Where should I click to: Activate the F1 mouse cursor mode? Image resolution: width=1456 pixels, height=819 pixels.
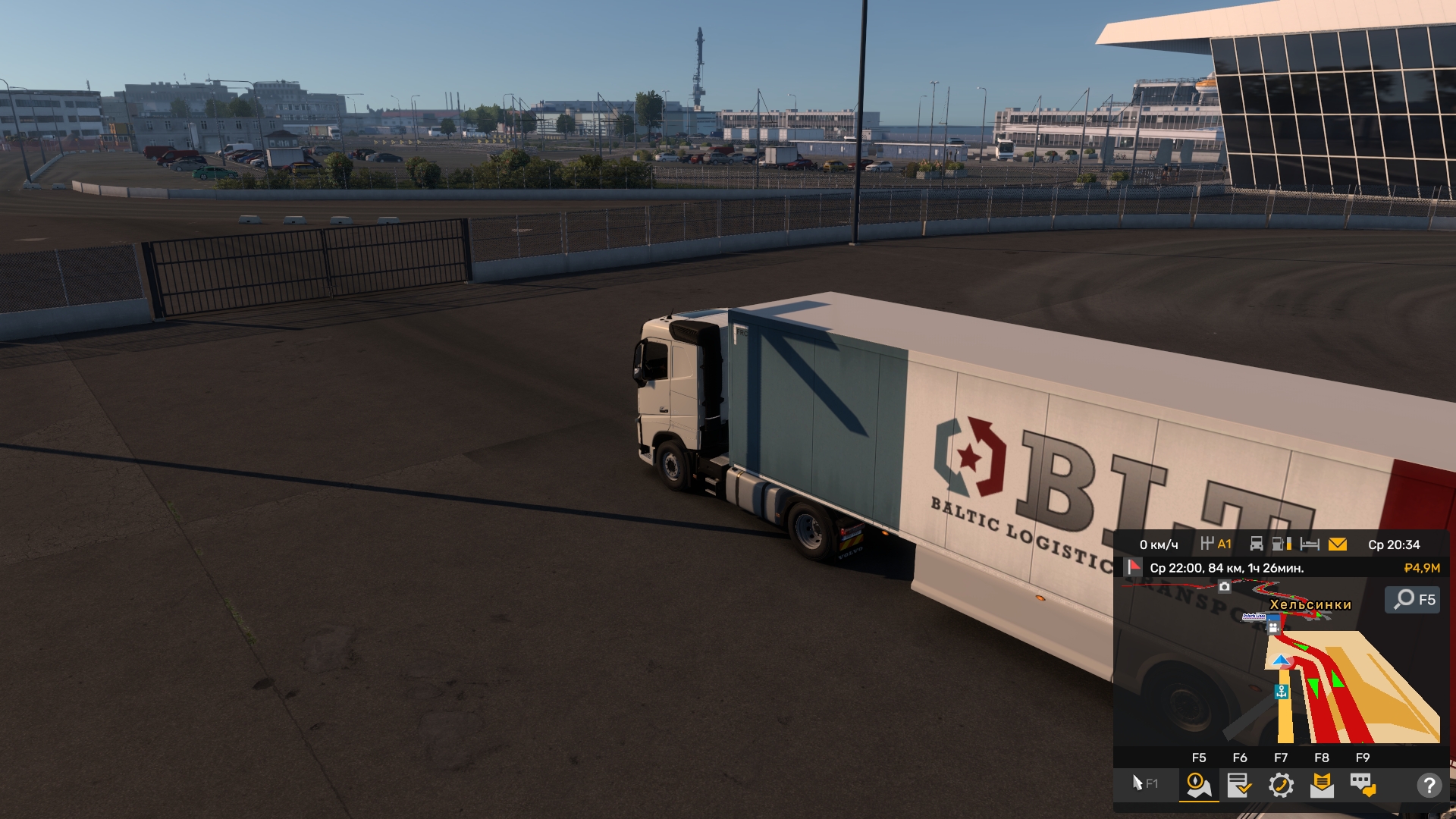[1144, 783]
